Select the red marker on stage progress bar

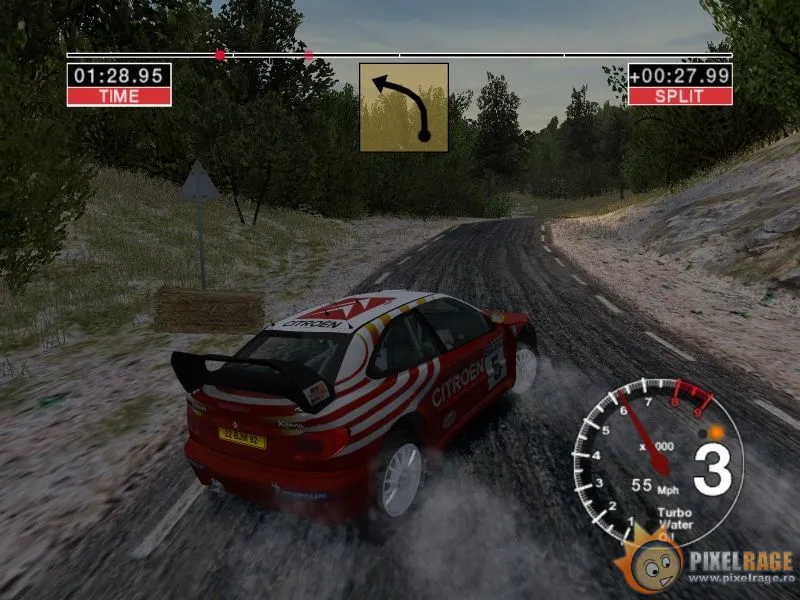(220, 55)
